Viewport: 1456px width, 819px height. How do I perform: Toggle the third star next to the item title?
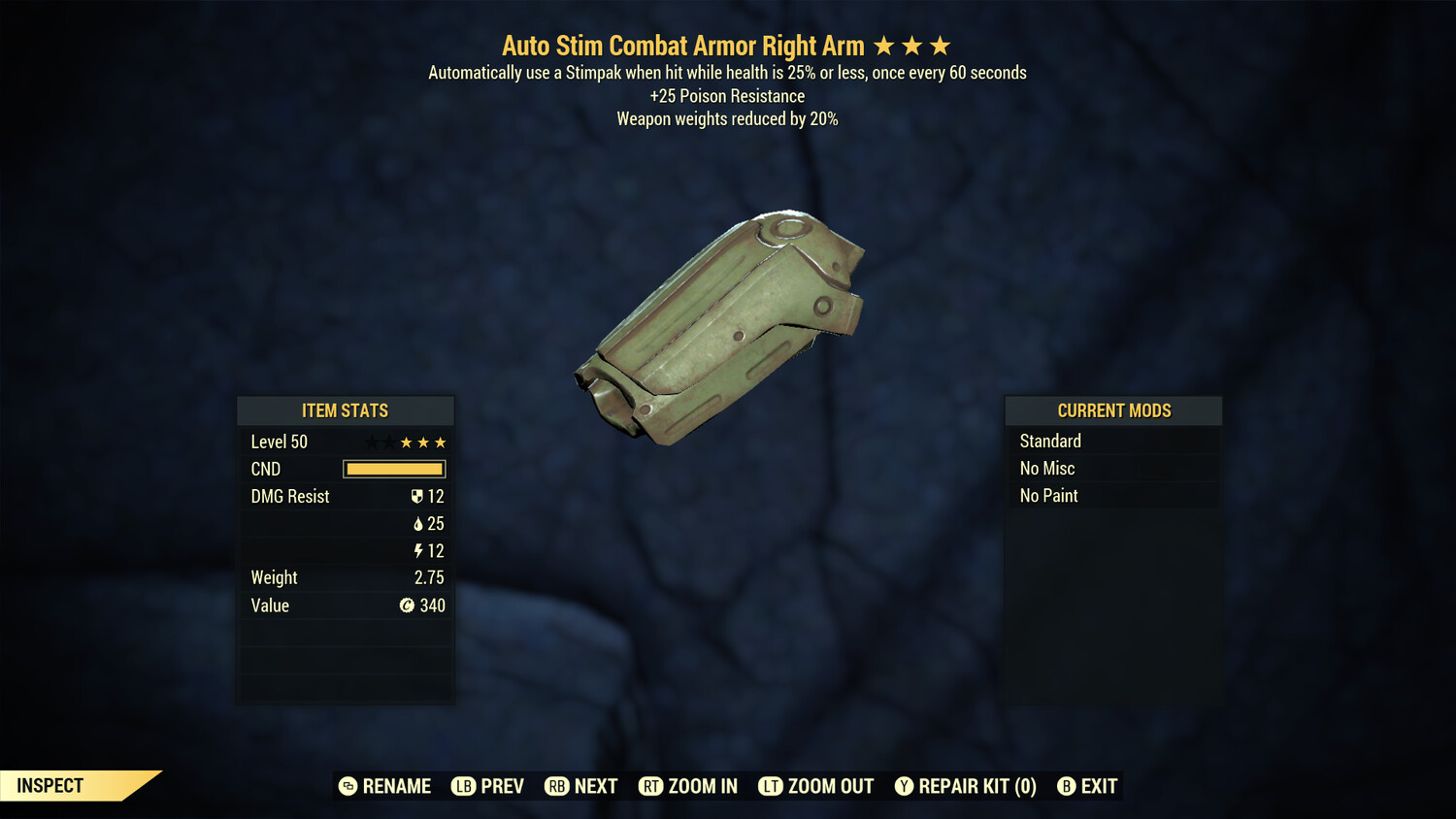[x=939, y=44]
